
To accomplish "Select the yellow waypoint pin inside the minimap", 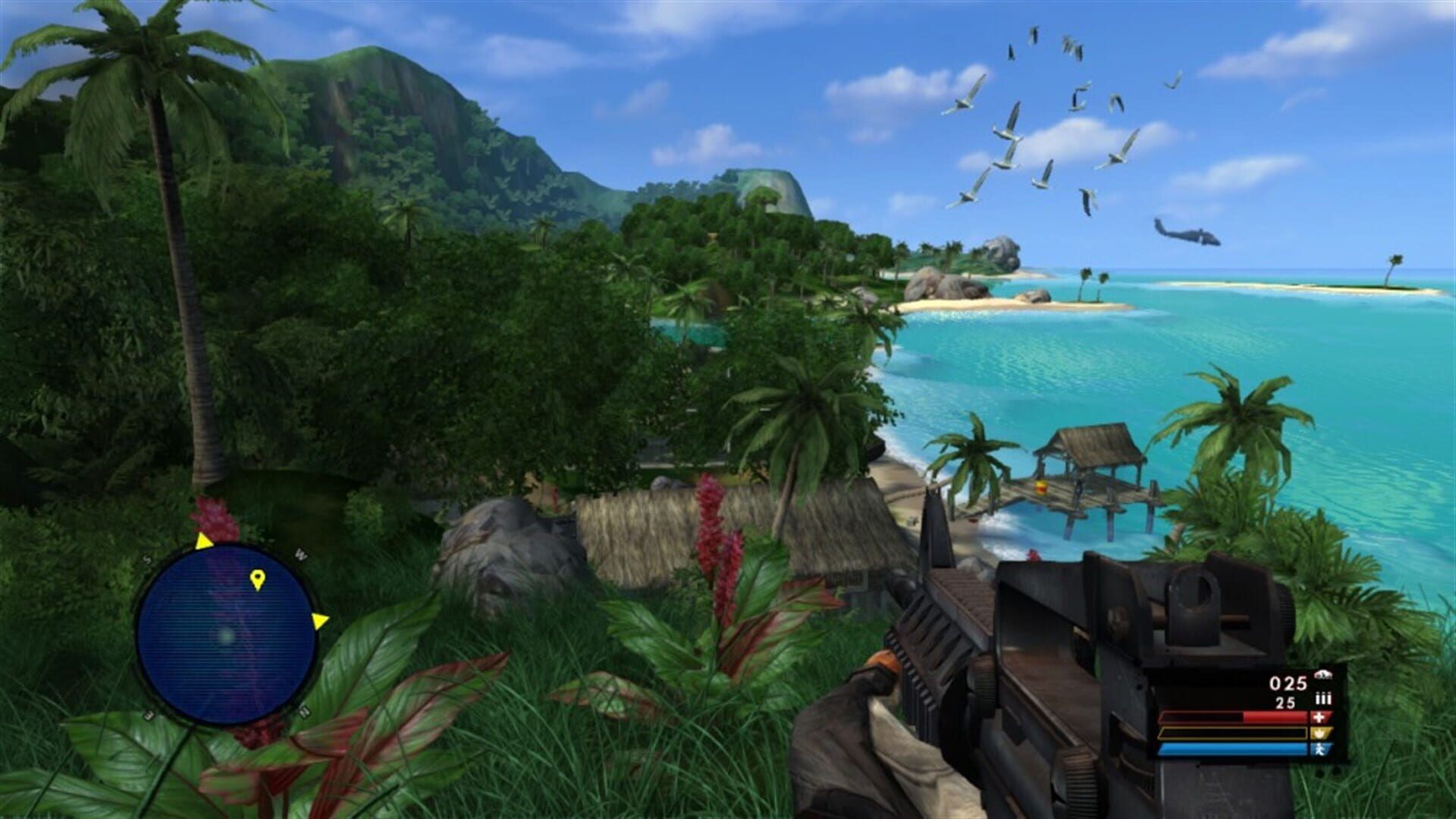I will (258, 579).
